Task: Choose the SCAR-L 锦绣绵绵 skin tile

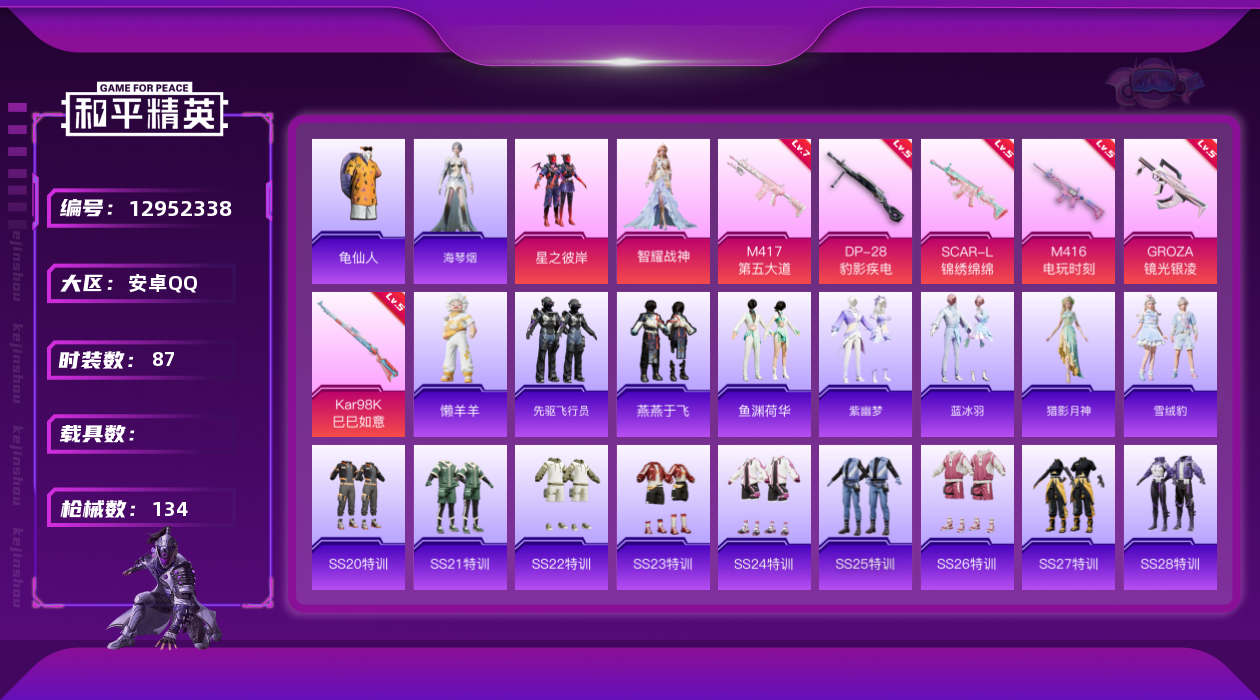Action: [x=967, y=211]
